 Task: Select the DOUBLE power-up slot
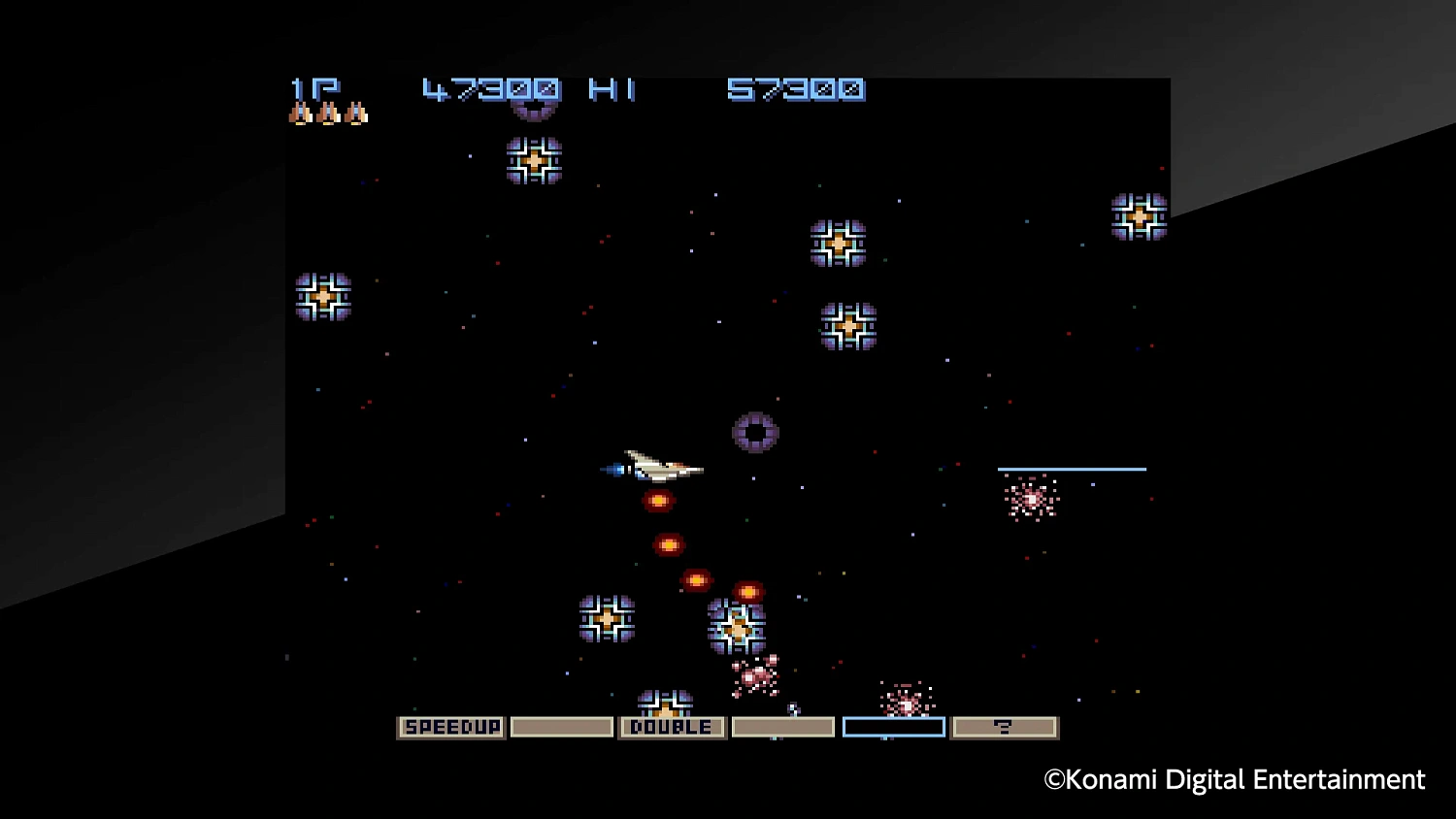[672, 726]
